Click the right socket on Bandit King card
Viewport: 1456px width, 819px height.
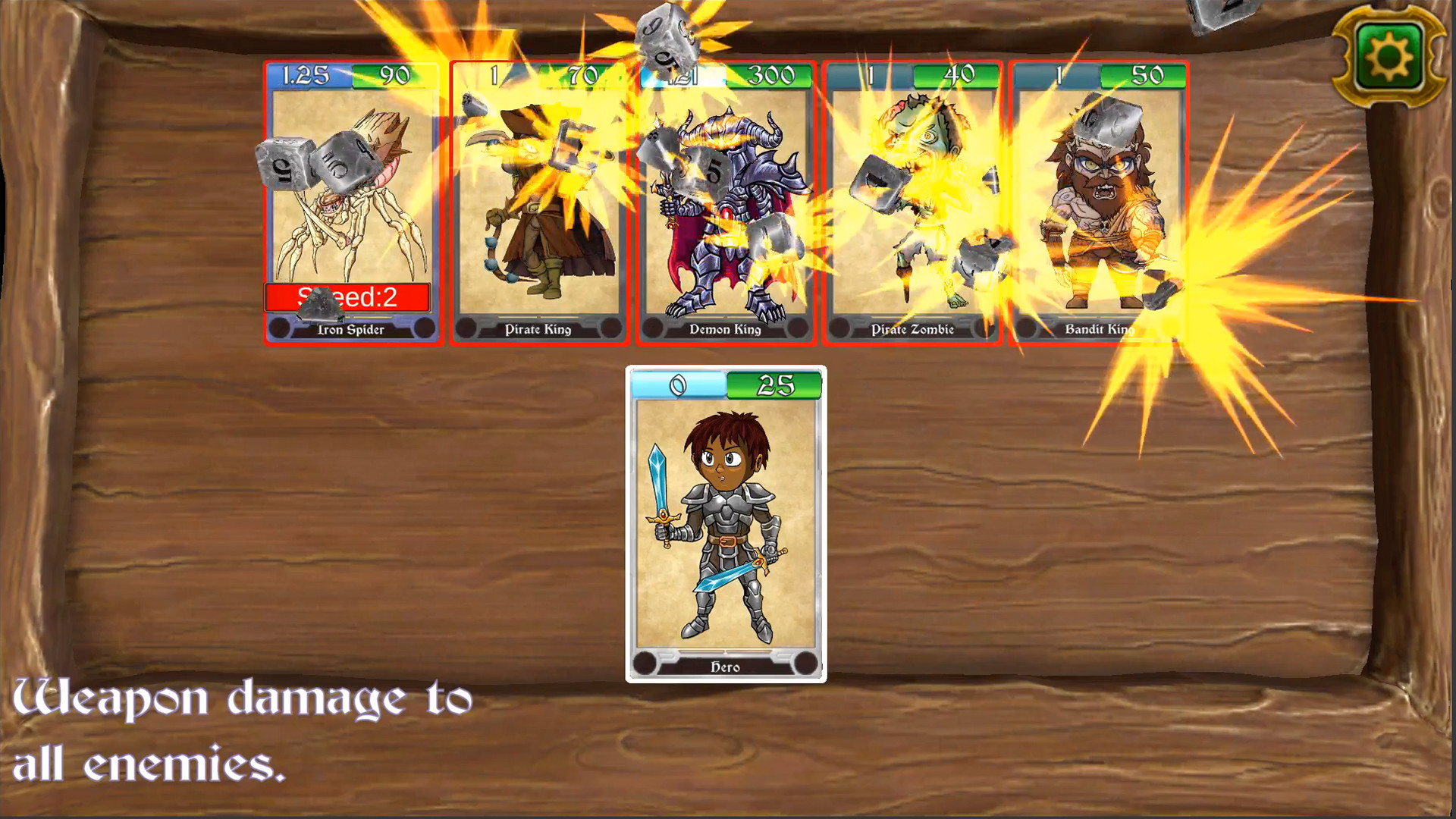pos(1169,329)
